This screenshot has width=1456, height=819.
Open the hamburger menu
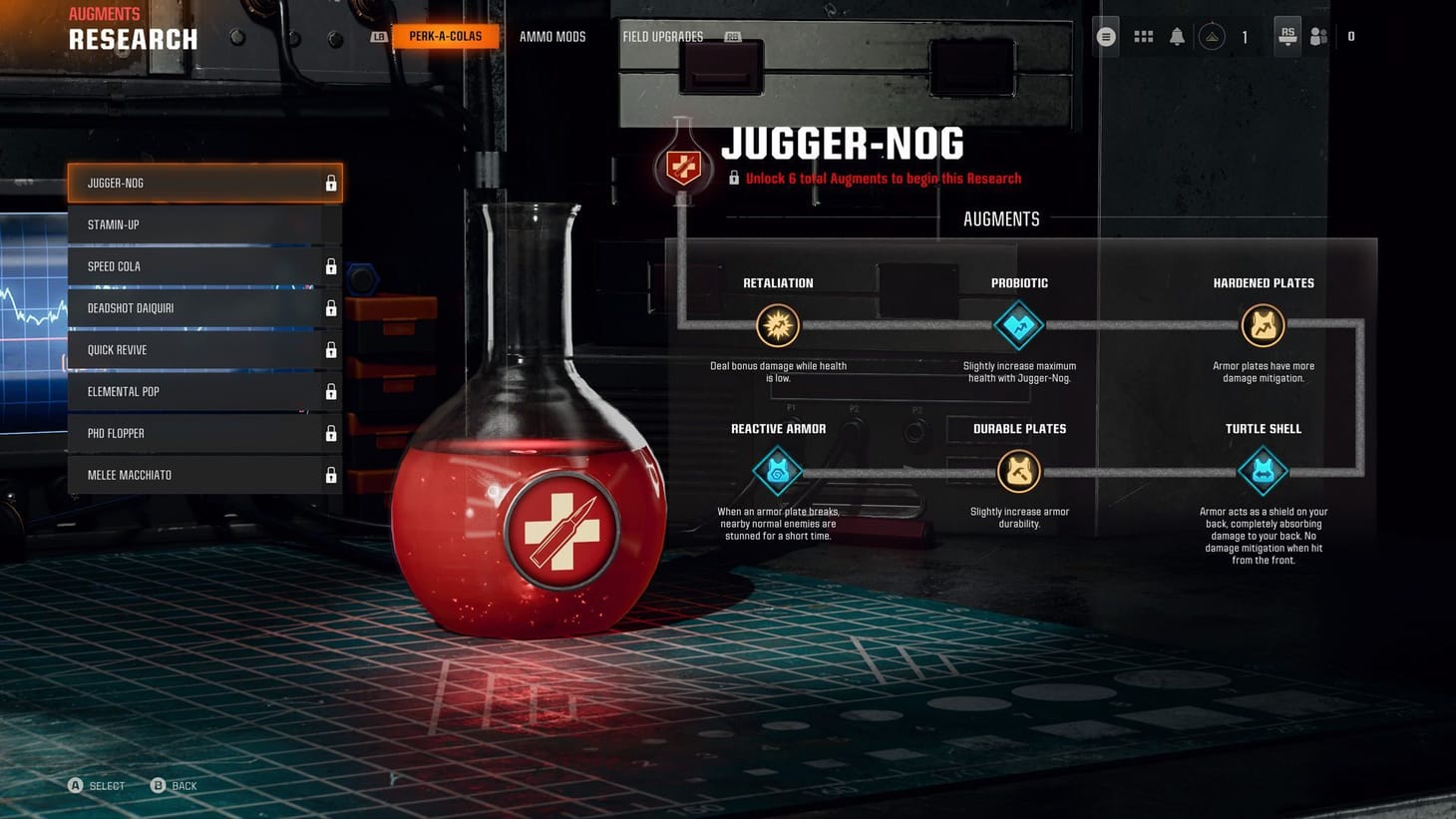pos(1105,36)
